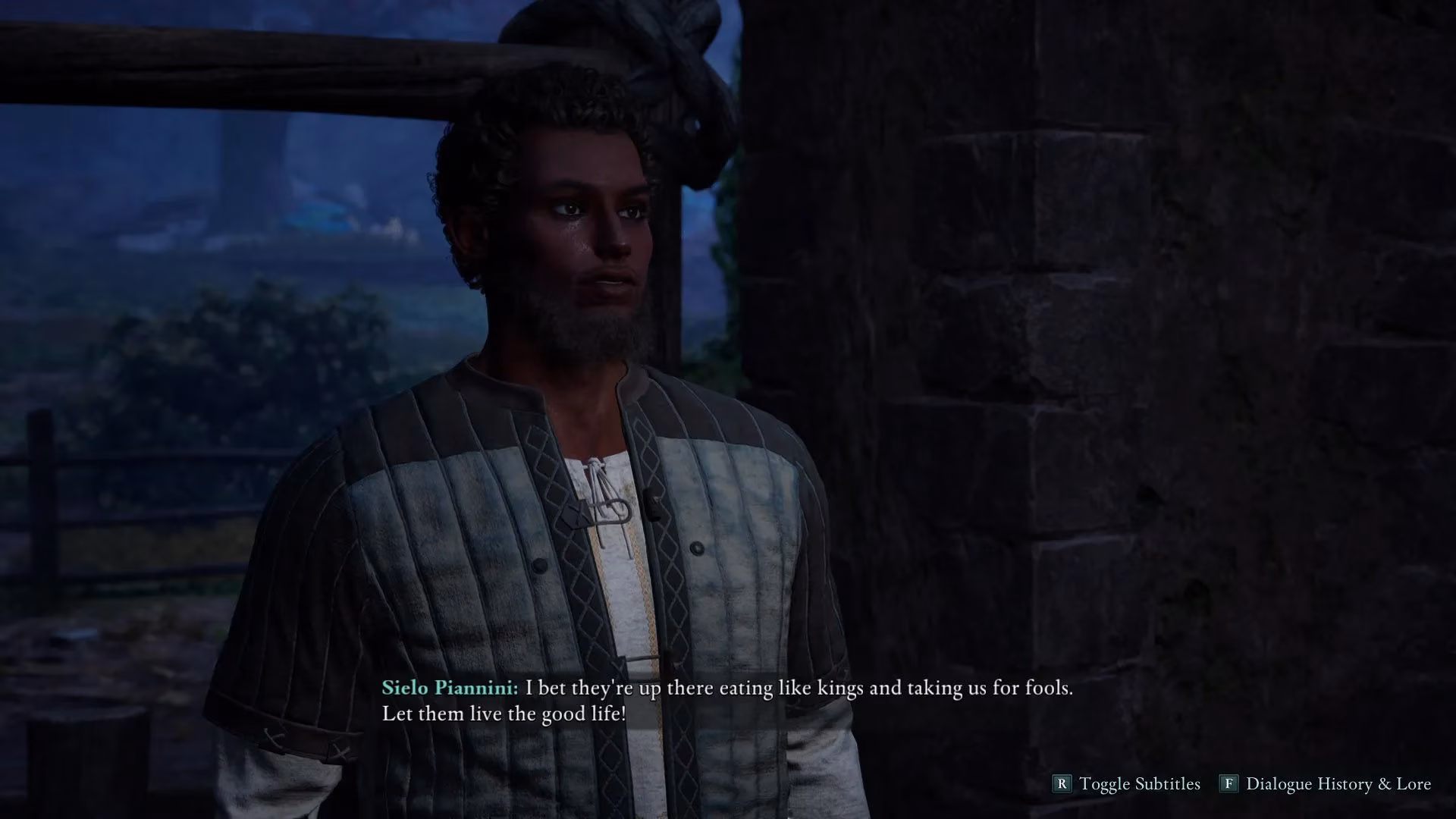
Task: Toggle subtitles off using the R prompt
Action: point(1061,784)
